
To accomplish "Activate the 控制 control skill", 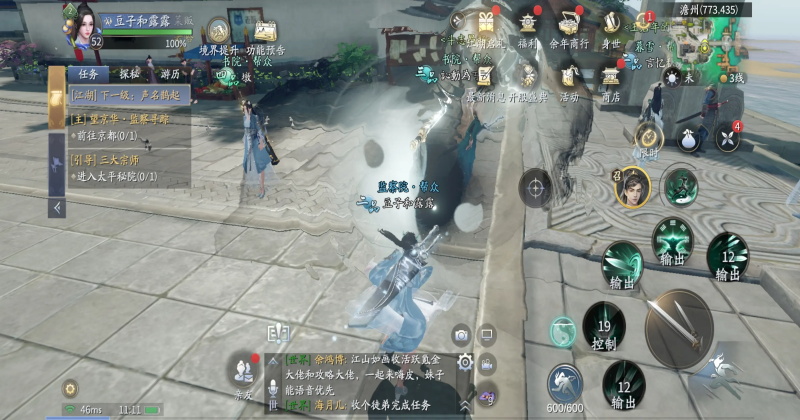I will pyautogui.click(x=603, y=327).
